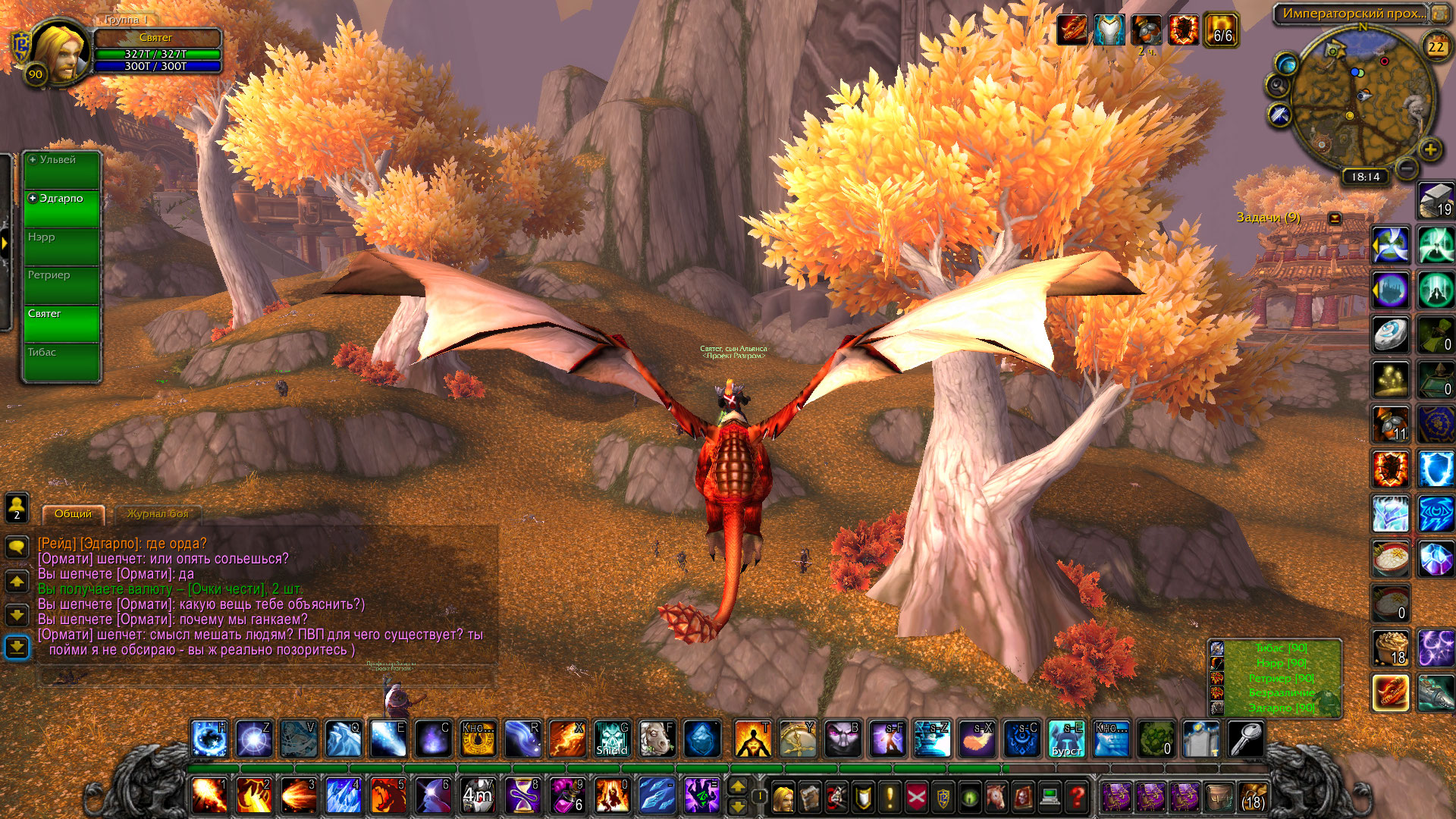The width and height of the screenshot is (1456, 819).
Task: Open the calendar showing day 22
Action: coord(1436,46)
